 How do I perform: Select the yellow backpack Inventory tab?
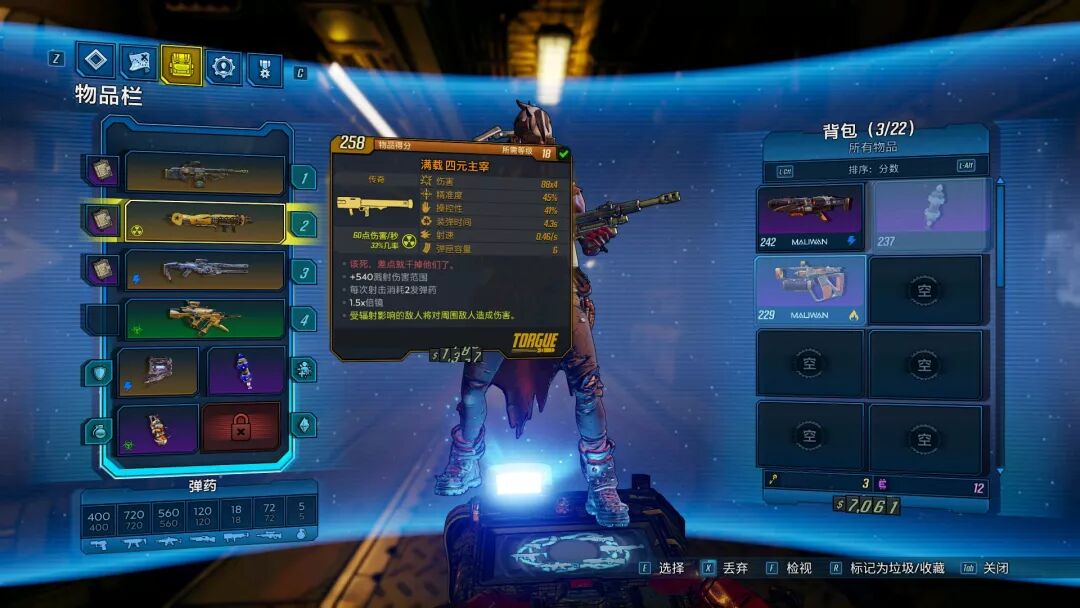click(181, 64)
